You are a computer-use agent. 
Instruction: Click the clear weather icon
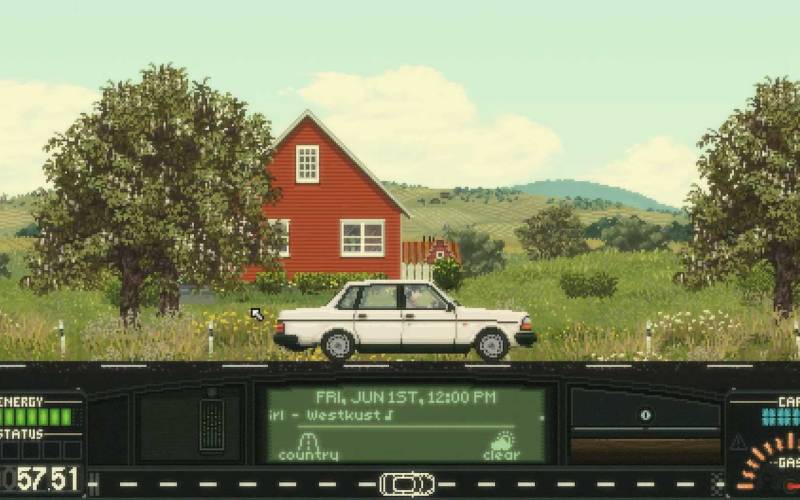pos(503,442)
